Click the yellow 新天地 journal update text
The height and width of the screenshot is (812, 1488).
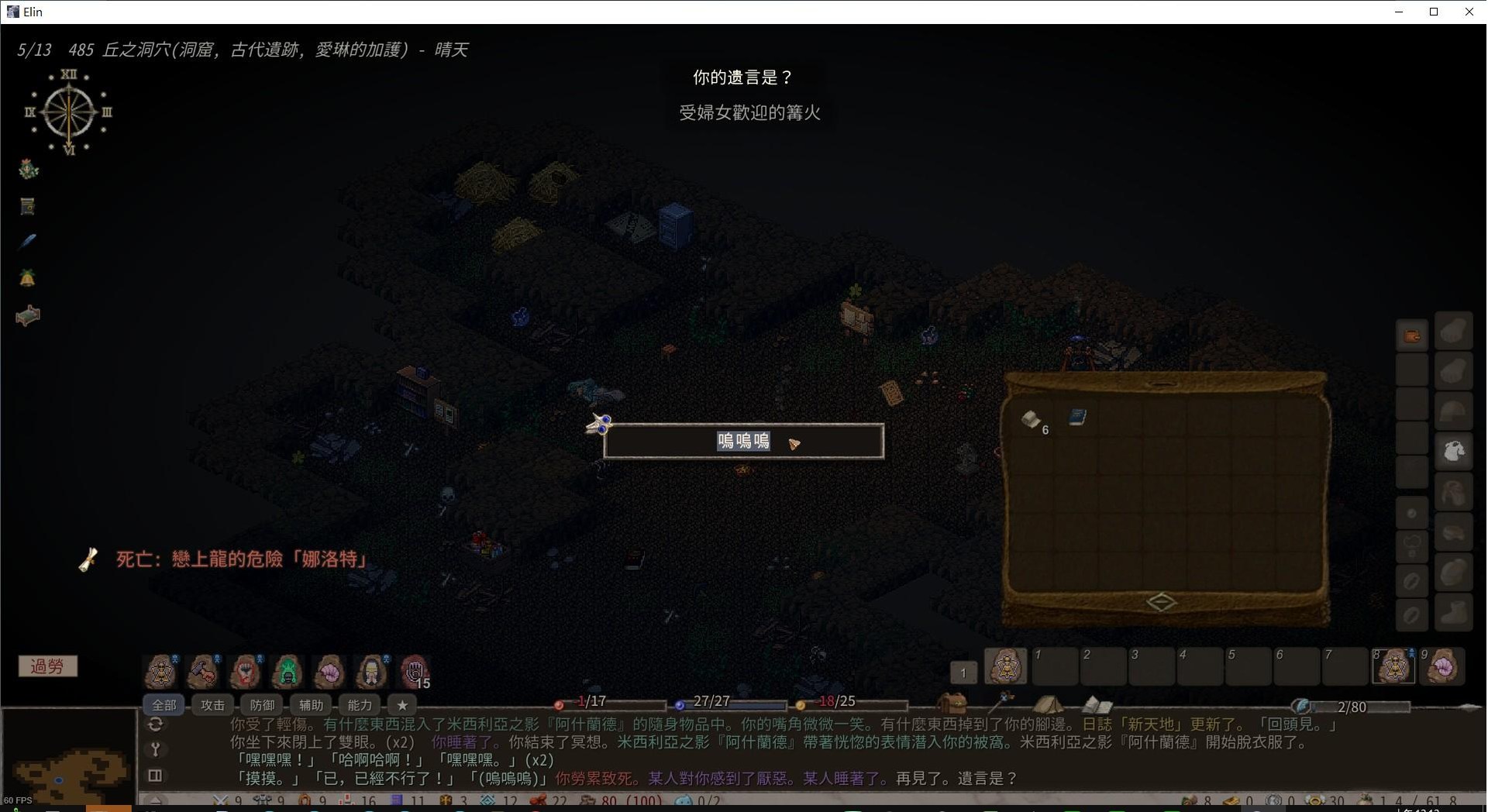tap(1153, 724)
